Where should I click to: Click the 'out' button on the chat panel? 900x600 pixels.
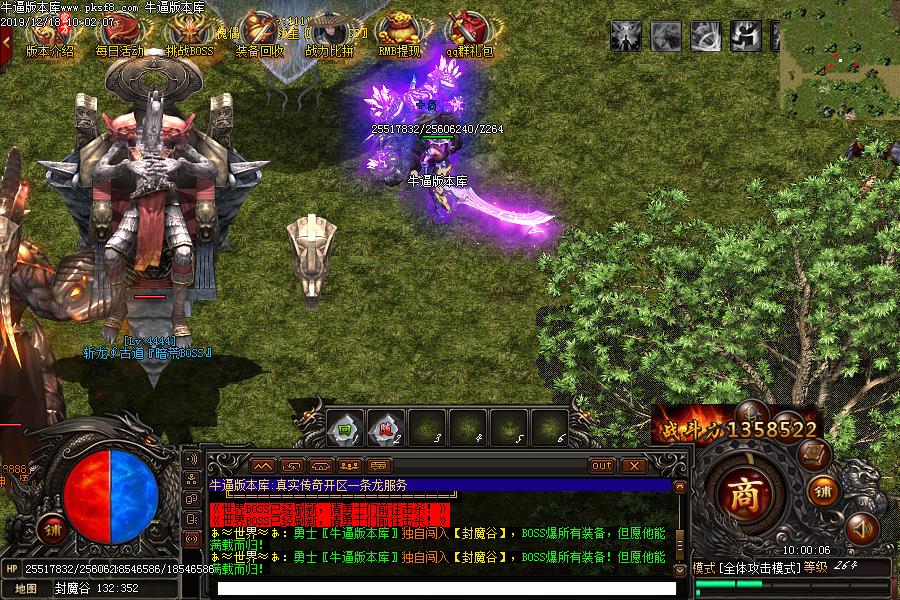(602, 466)
